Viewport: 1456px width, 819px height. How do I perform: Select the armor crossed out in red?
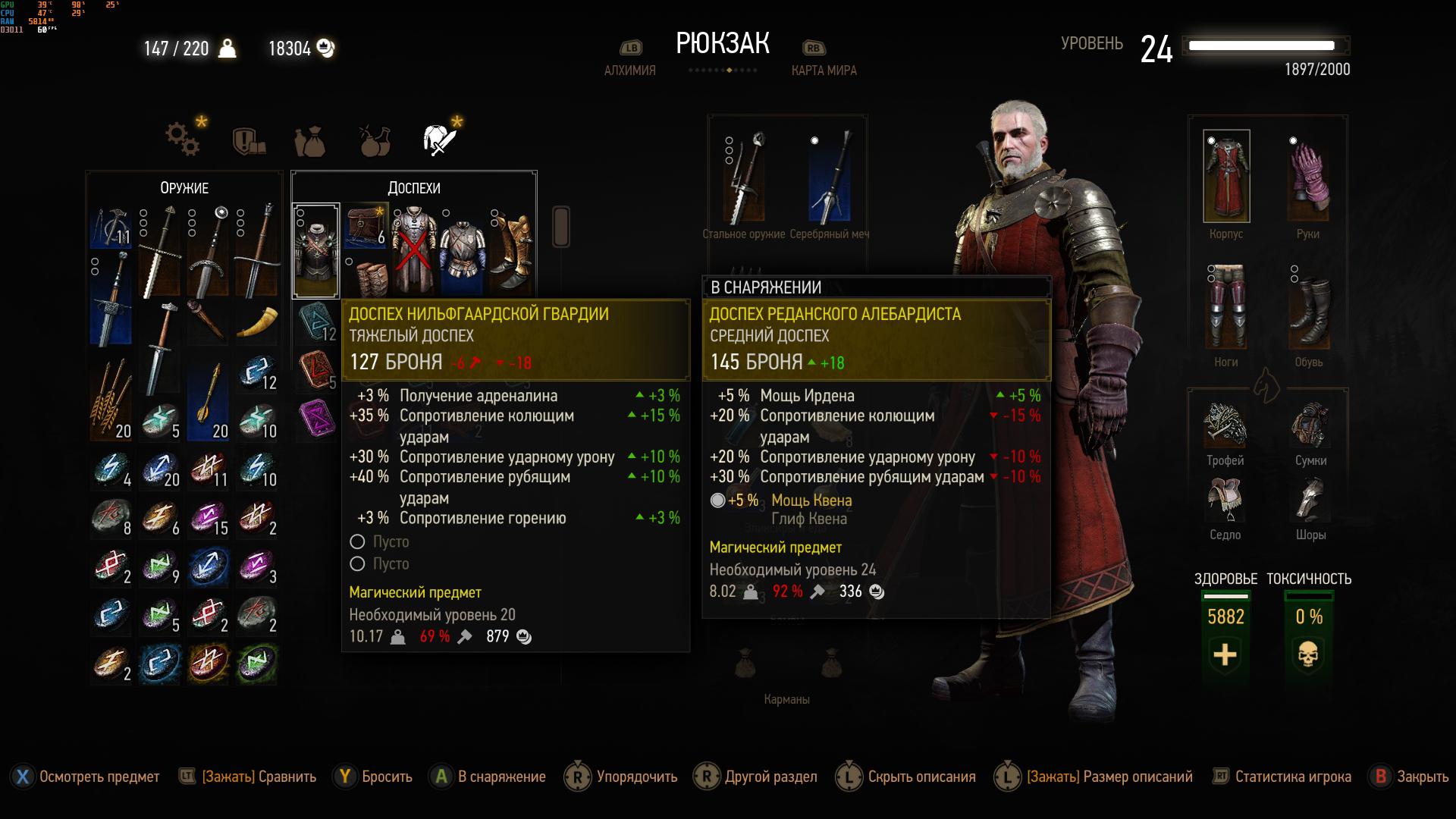(x=413, y=251)
